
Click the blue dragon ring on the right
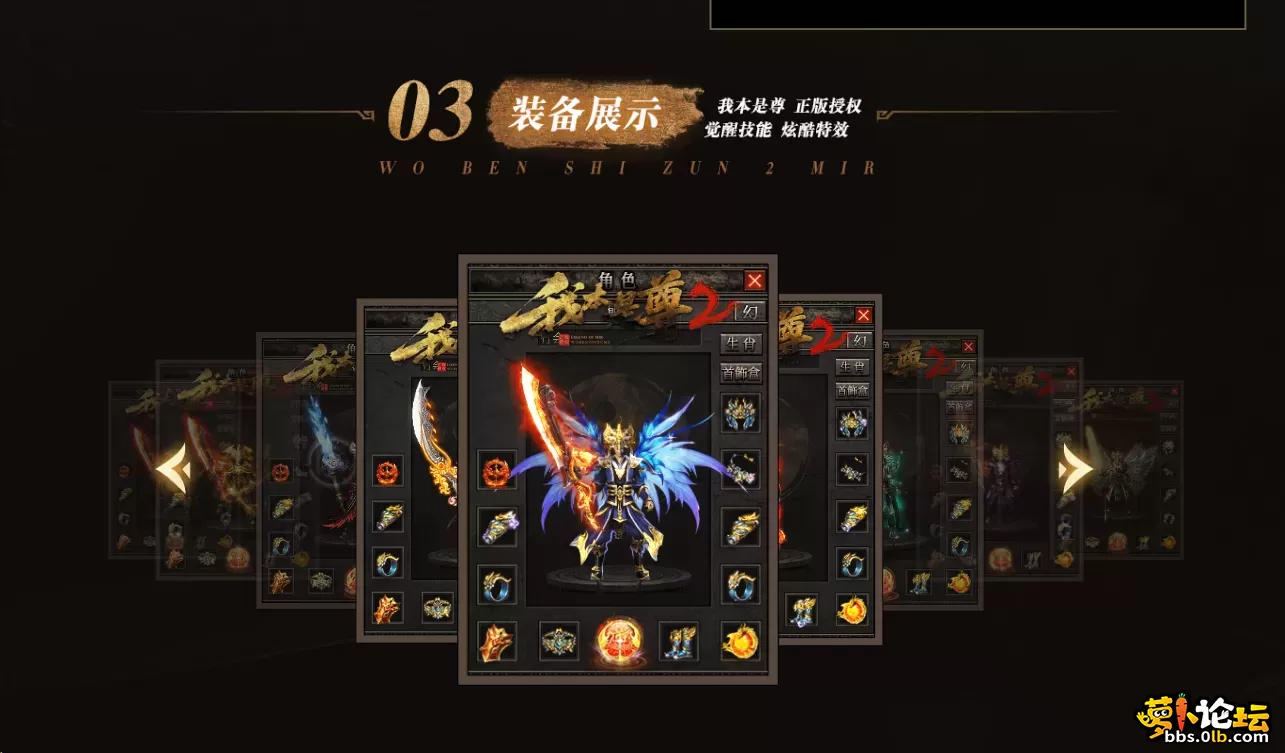(738, 586)
